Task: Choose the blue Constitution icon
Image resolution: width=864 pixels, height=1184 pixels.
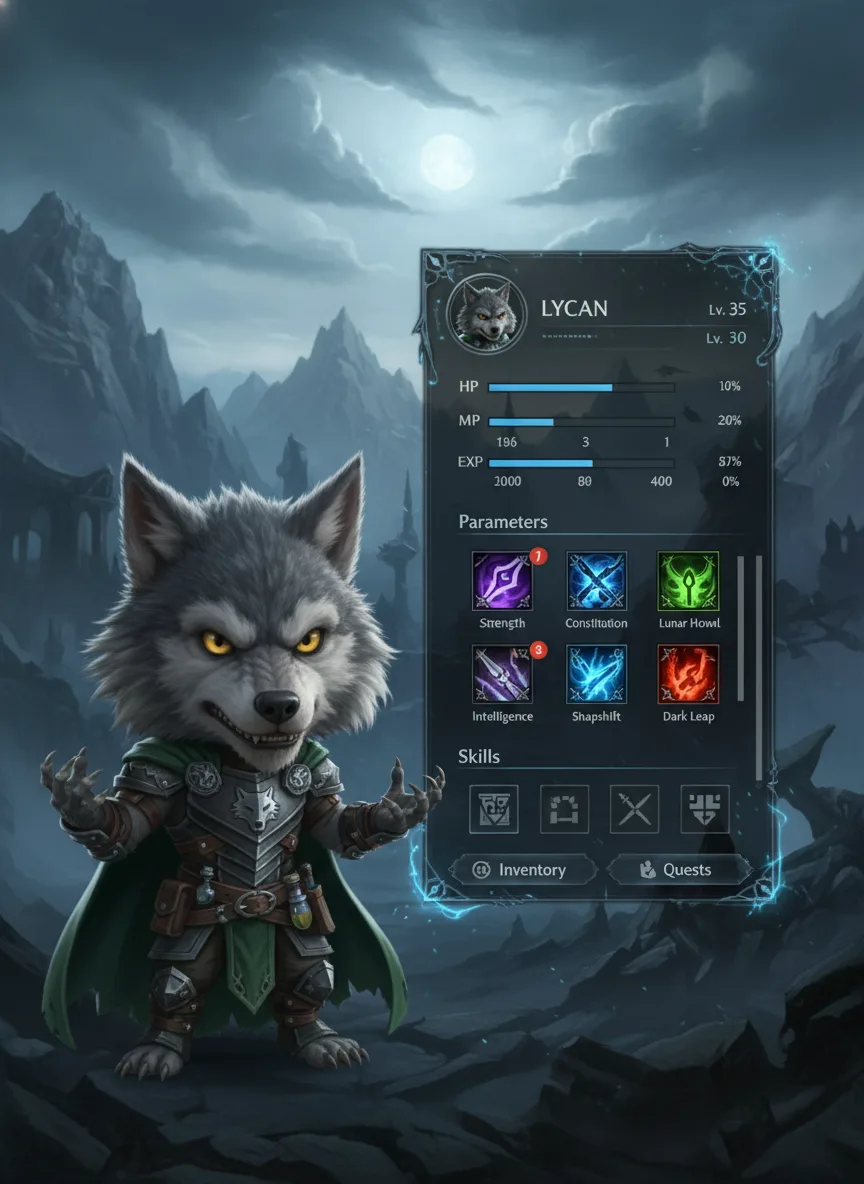Action: tap(597, 581)
